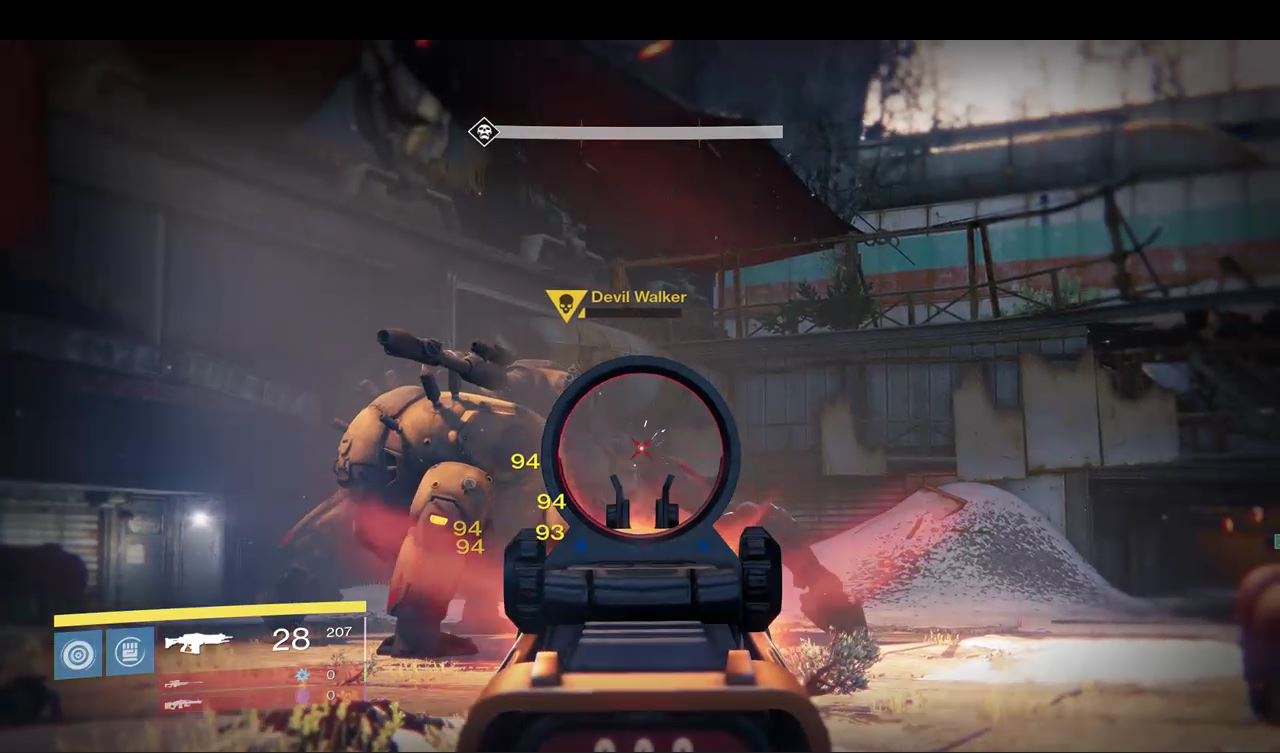Screen dimensions: 1280x753
Task: Select the yellow Devil Walker skull marker
Action: coord(565,304)
